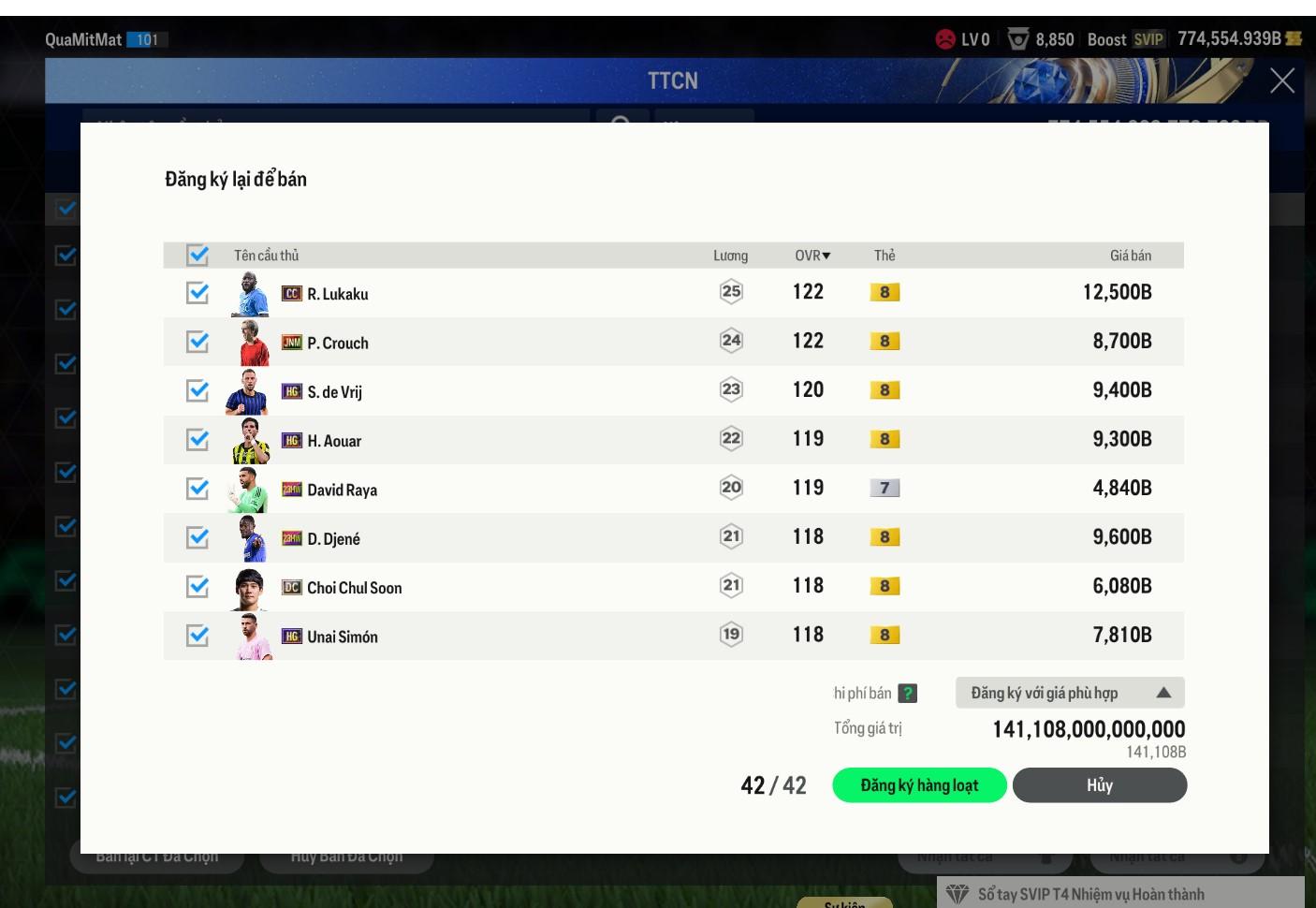This screenshot has height=908, width=1316.
Task: Toggle the select-all checkbox in header row
Action: [x=197, y=255]
